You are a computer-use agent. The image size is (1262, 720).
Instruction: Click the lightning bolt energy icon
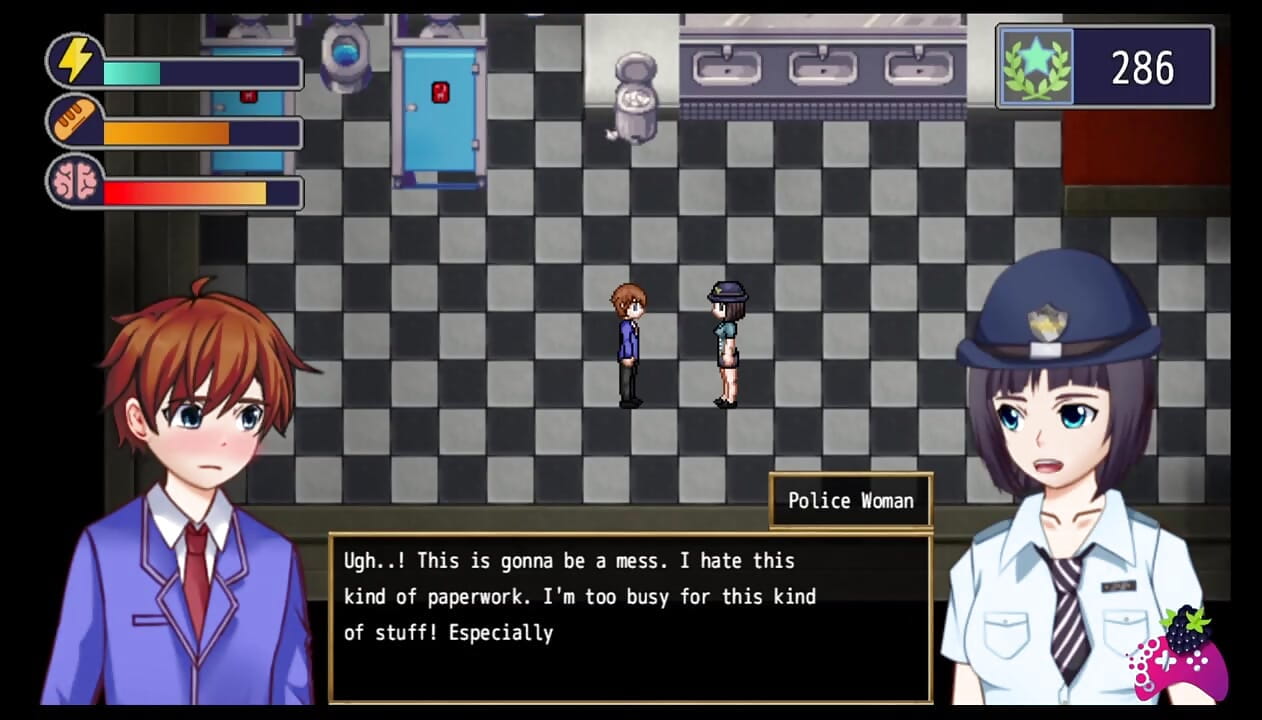click(x=75, y=61)
